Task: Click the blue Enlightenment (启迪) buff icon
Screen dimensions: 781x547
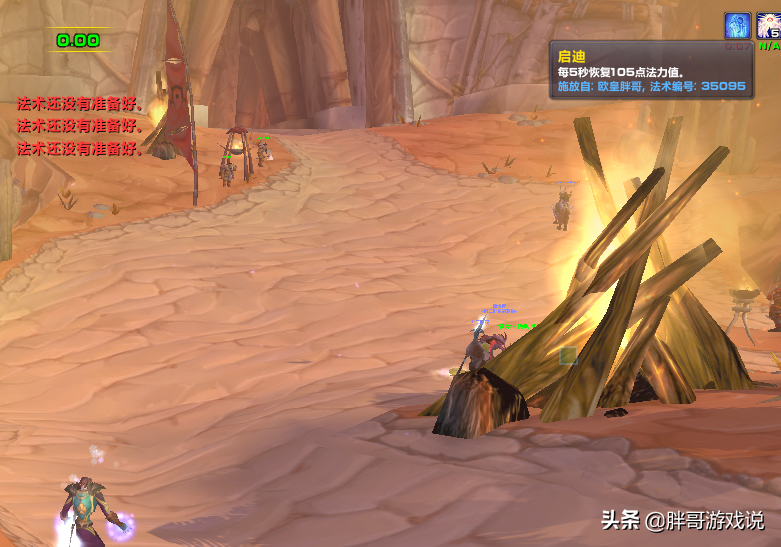Action: point(738,26)
